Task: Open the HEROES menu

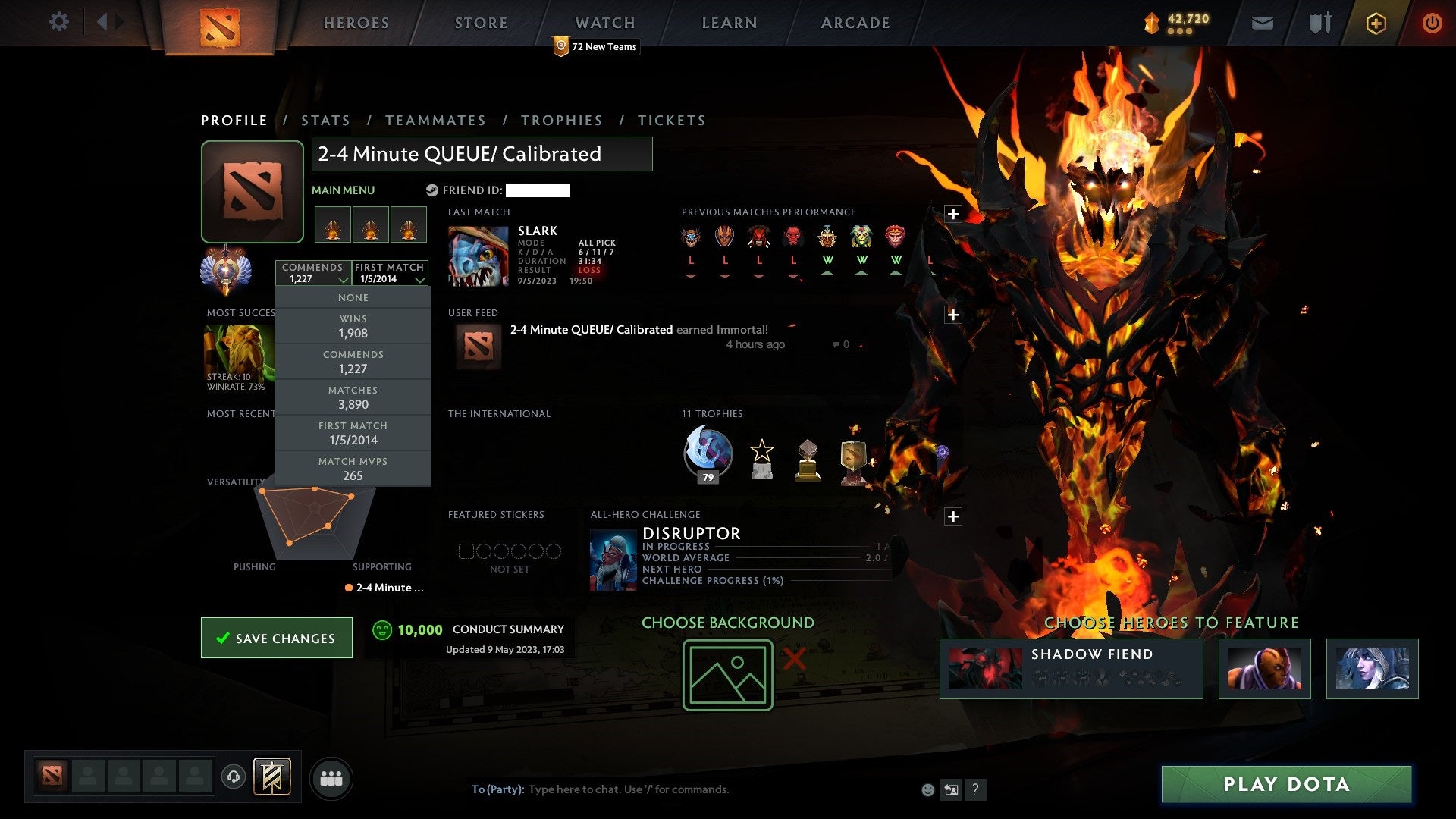Action: tap(356, 23)
